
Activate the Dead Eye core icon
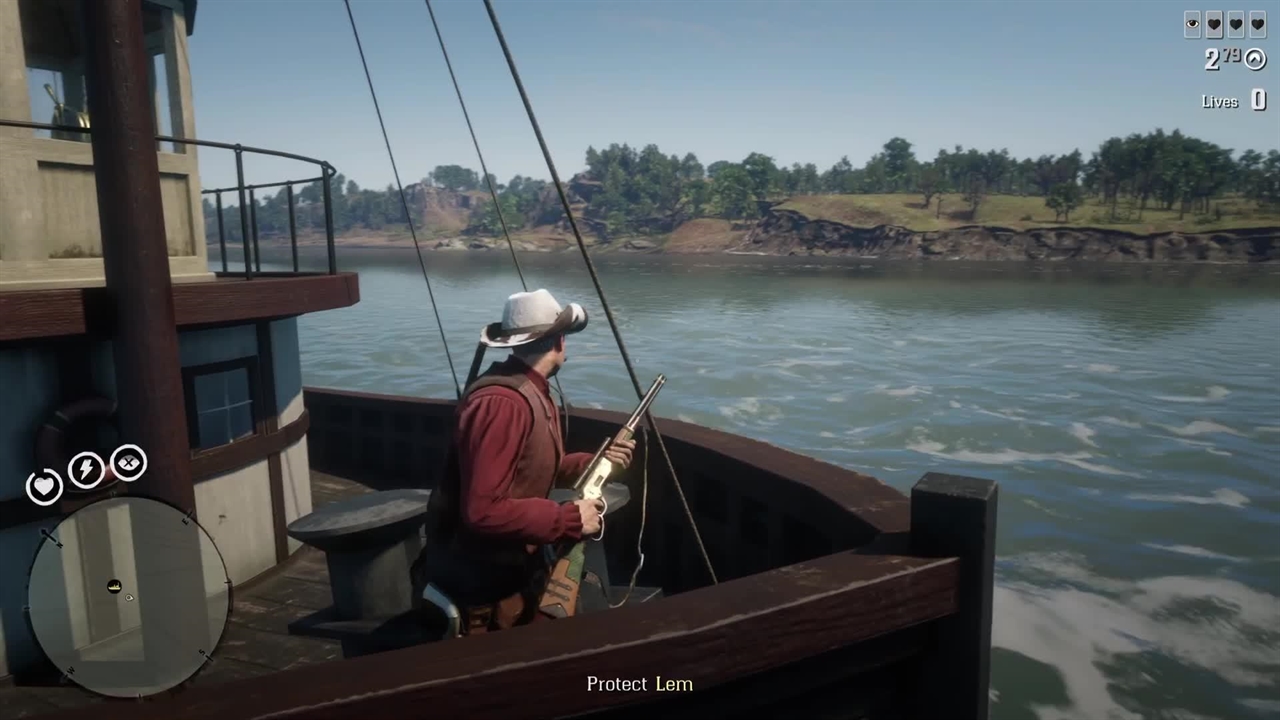point(129,462)
